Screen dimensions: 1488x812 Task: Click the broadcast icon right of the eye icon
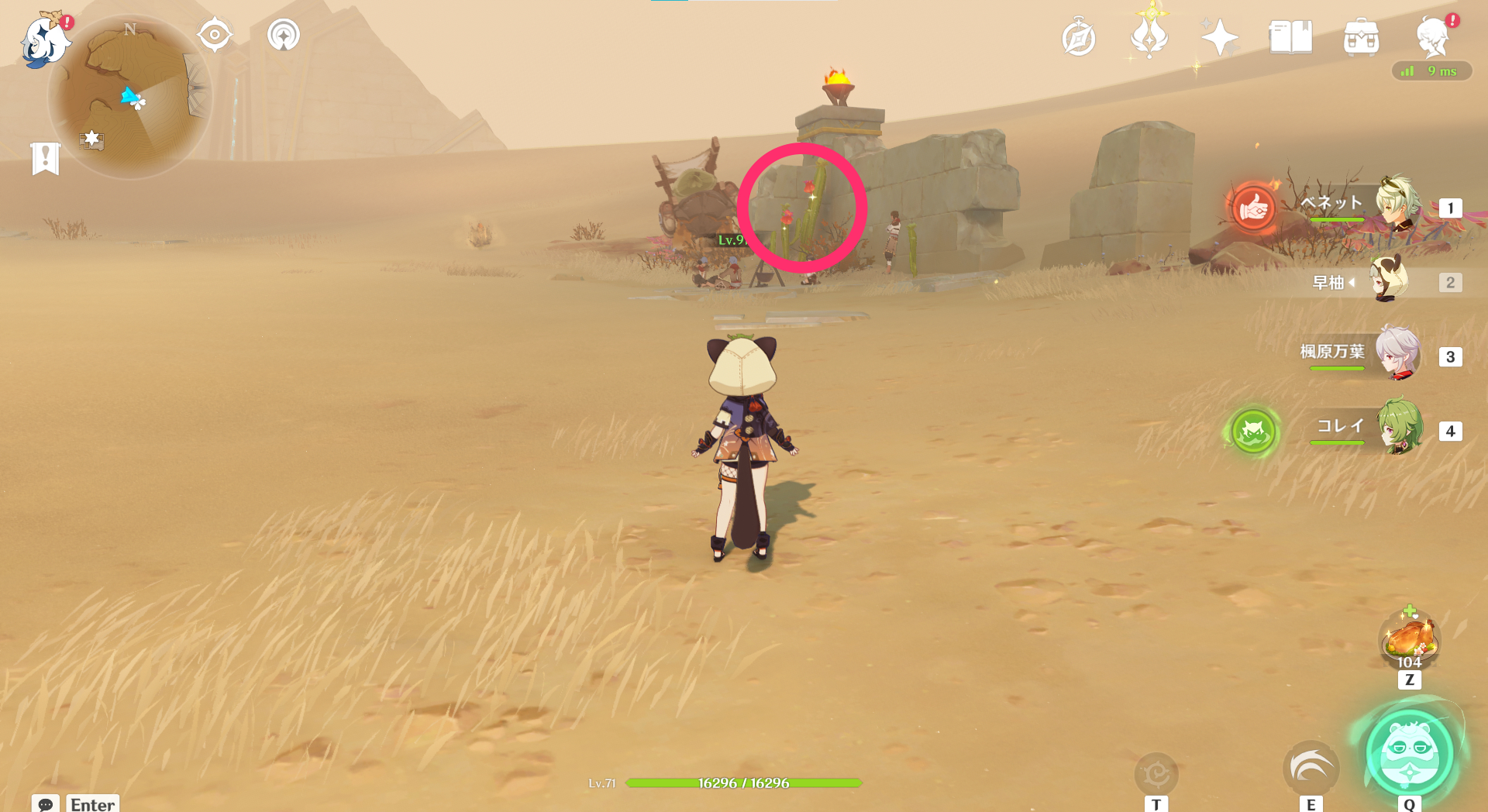[284, 33]
